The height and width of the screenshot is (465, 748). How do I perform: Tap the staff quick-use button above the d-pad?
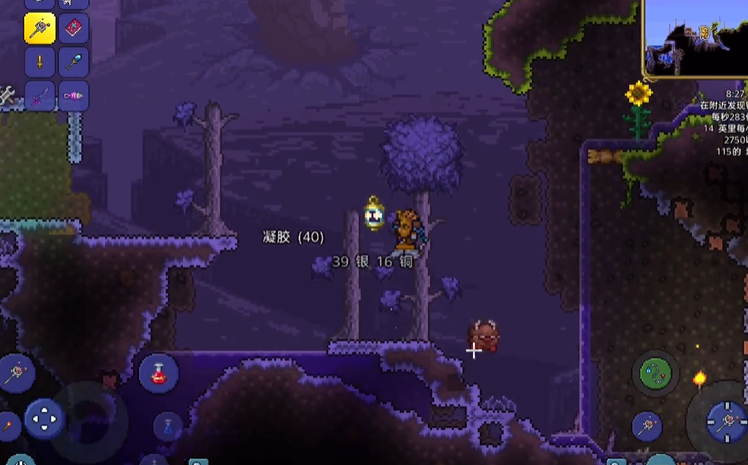tap(16, 373)
